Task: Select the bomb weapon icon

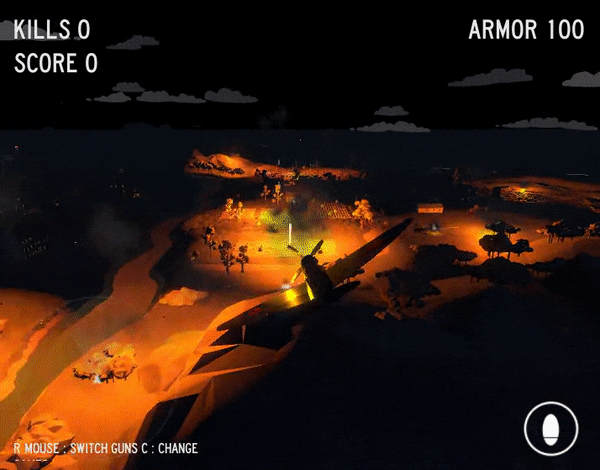Action: [x=551, y=429]
